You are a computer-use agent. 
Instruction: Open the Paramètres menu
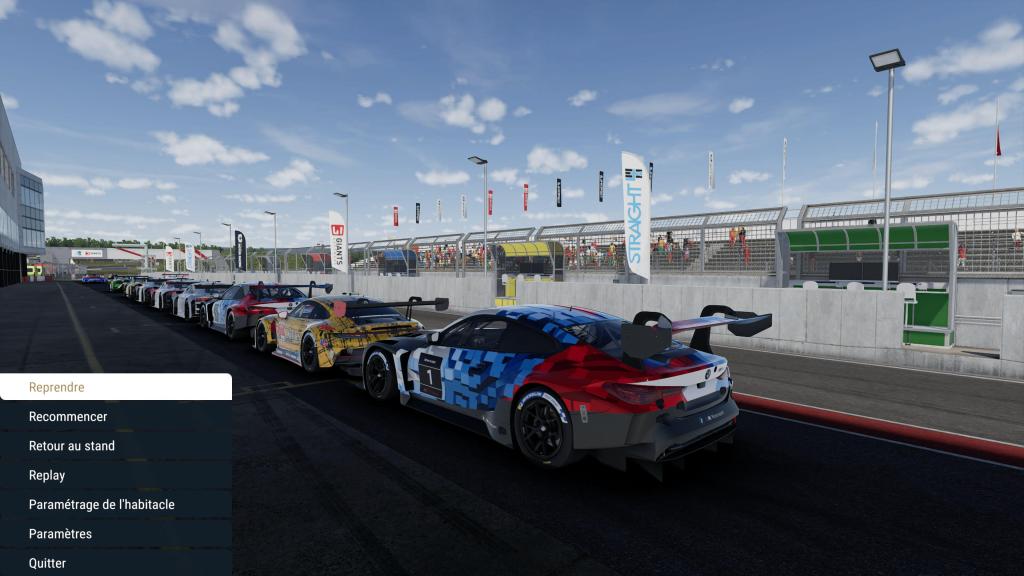coord(115,534)
